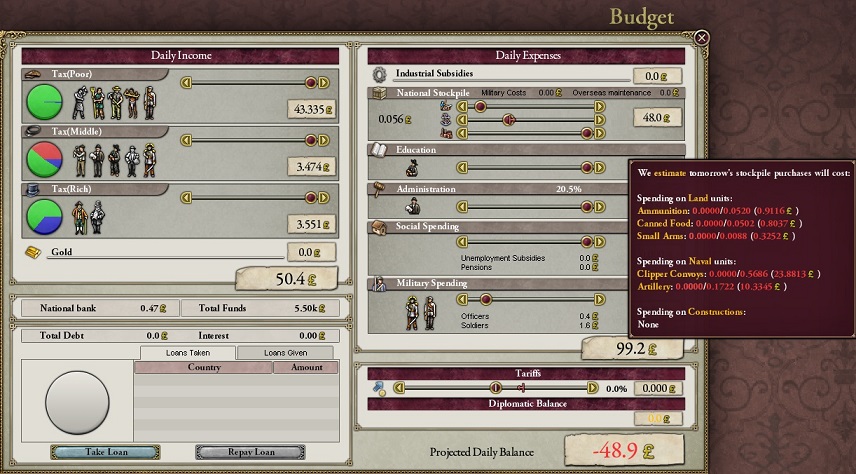Image resolution: width=856 pixels, height=474 pixels.
Task: Adjust the Tariffs slider
Action: (x=495, y=388)
